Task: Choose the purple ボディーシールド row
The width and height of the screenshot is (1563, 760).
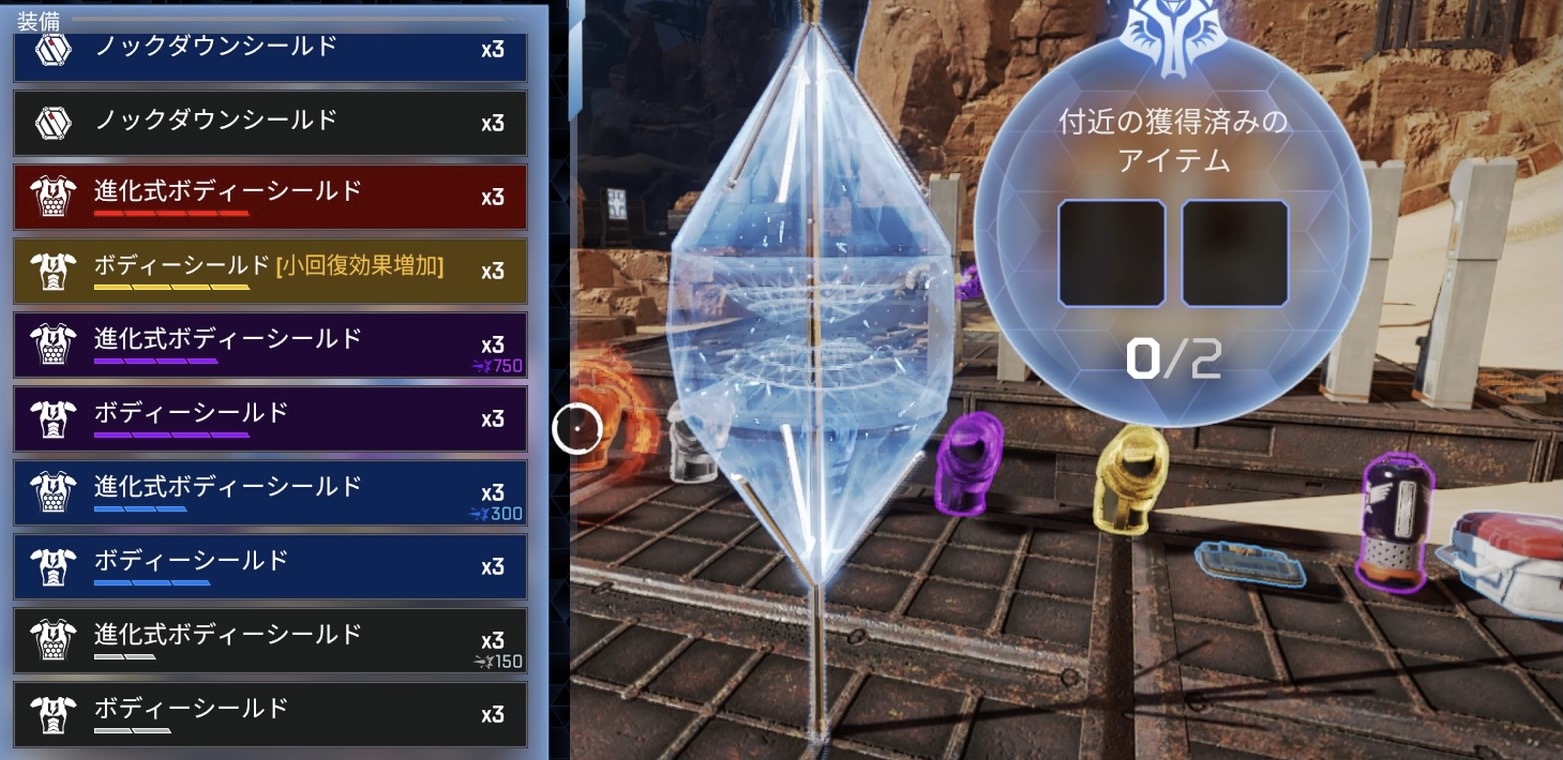Action: coord(270,419)
